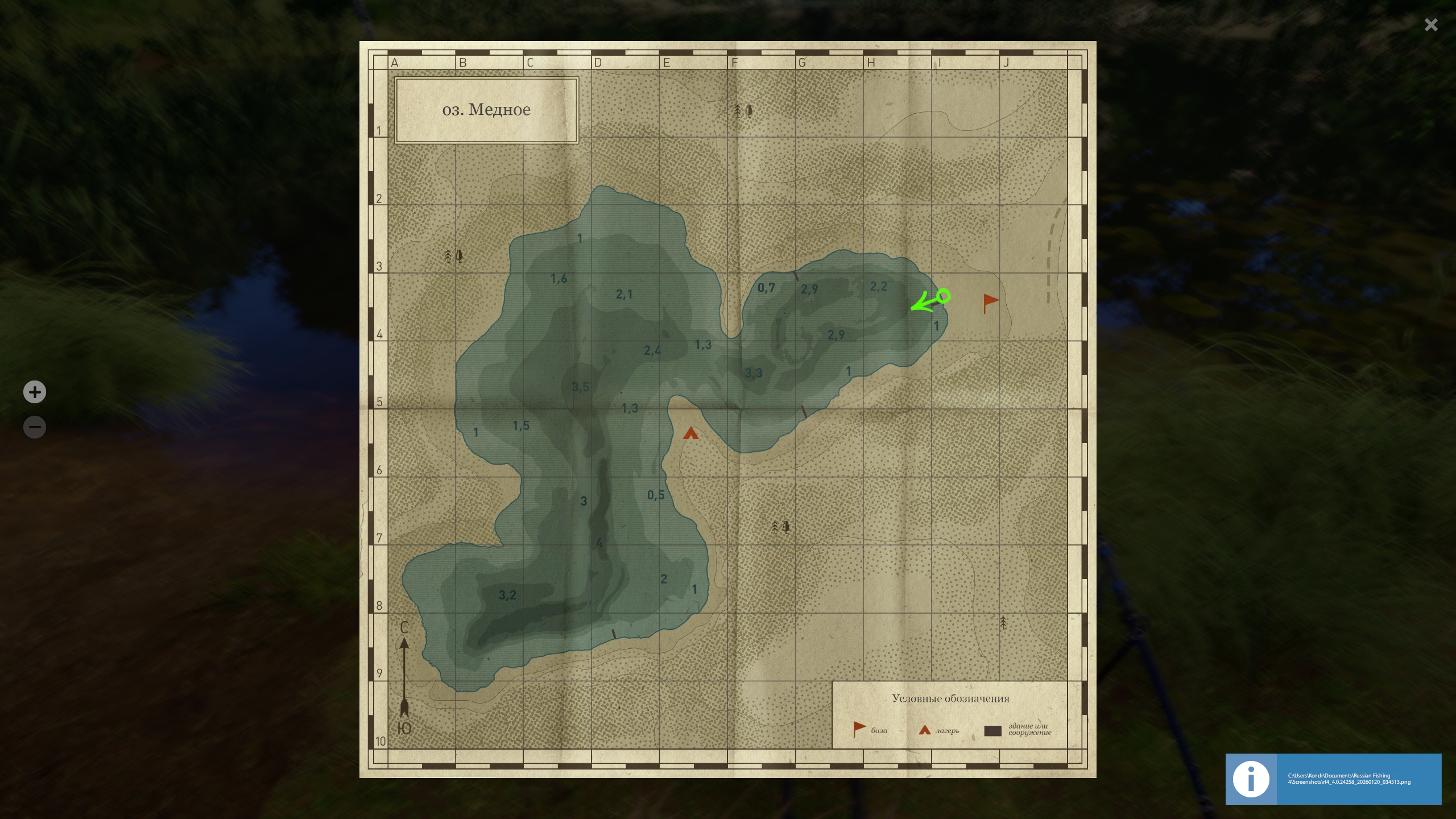Zoom out the map with minus button

(35, 427)
